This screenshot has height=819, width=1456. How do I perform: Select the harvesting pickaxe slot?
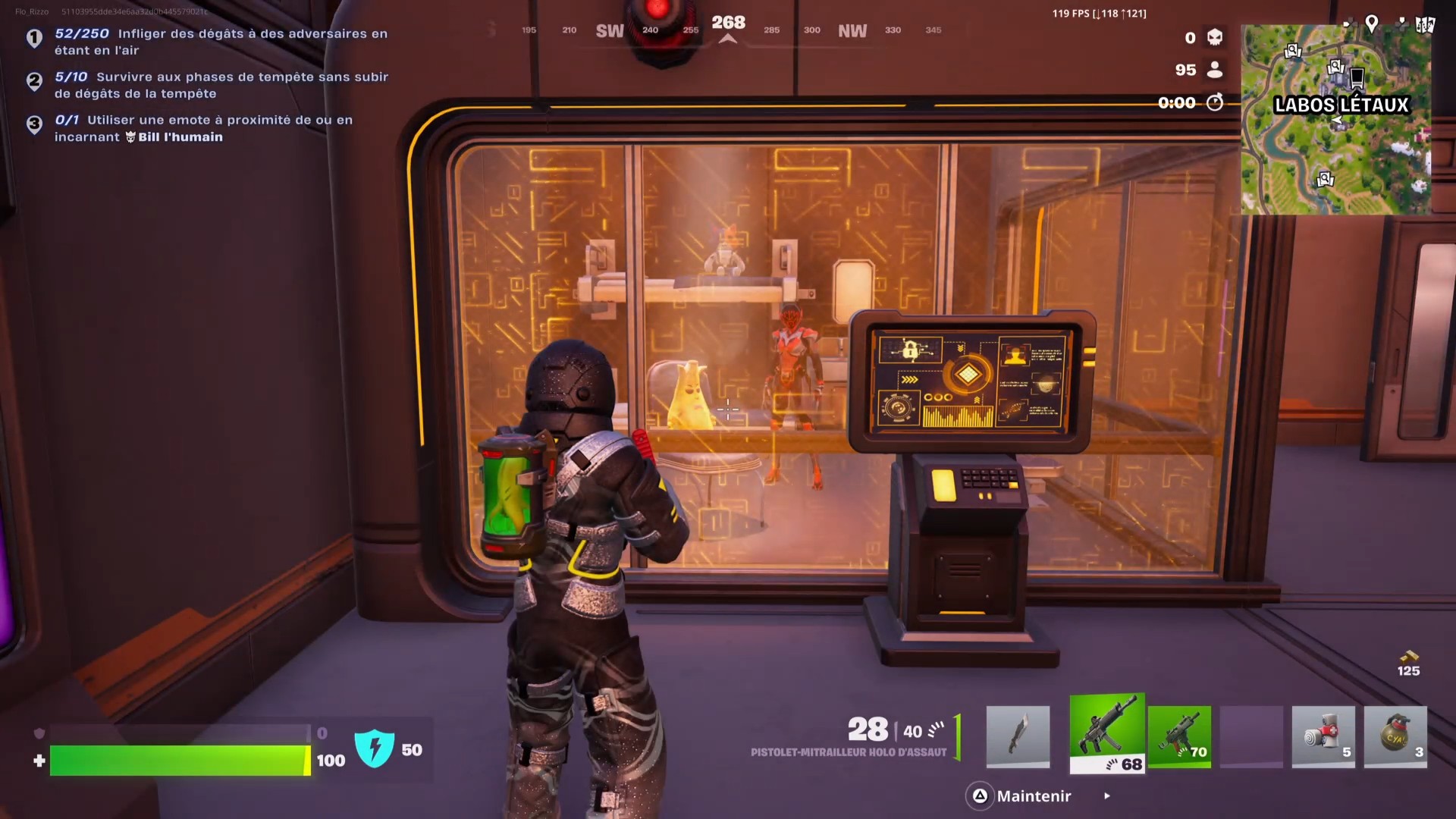coord(1018,736)
